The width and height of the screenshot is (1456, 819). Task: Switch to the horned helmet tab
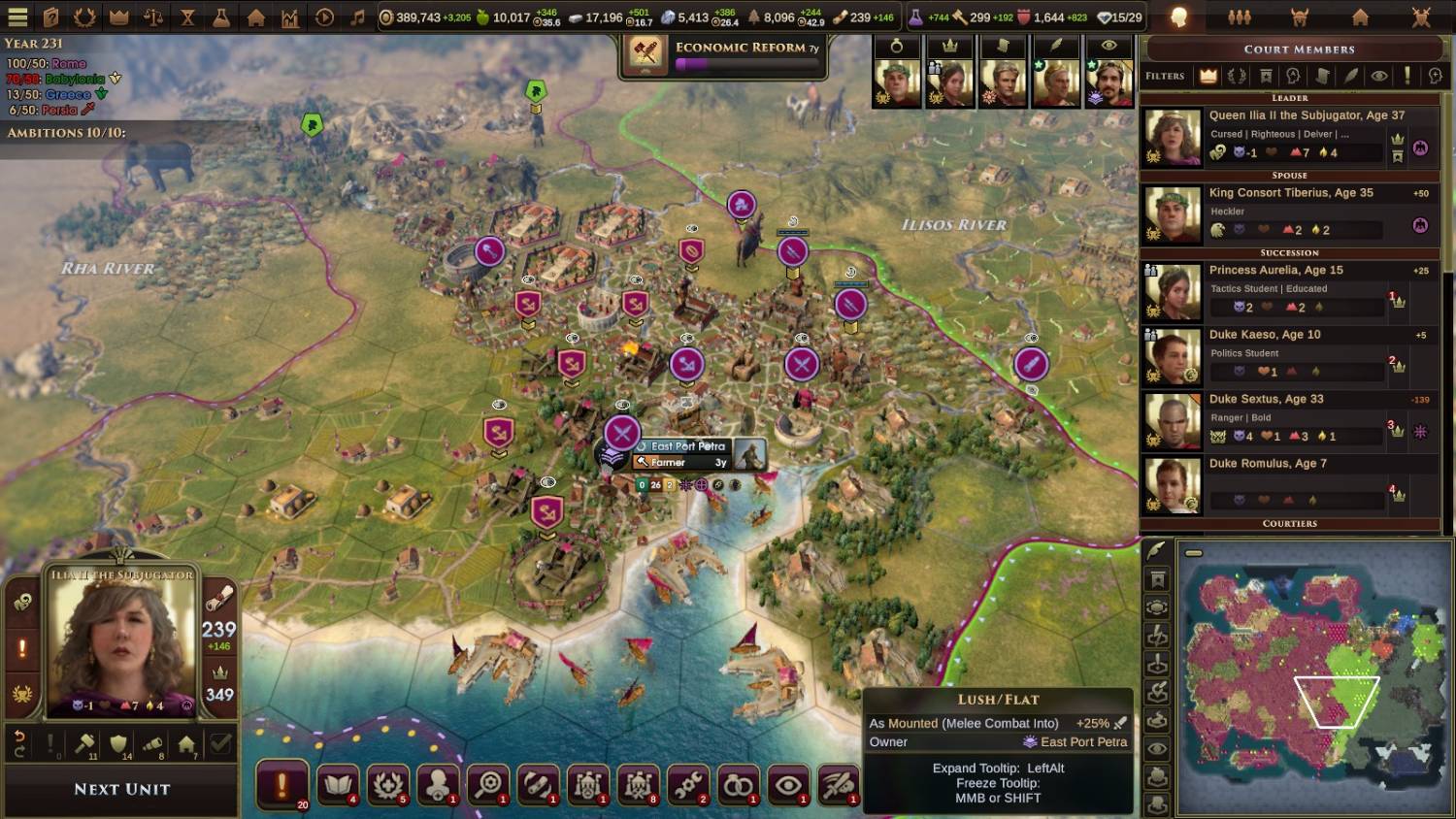point(1300,17)
